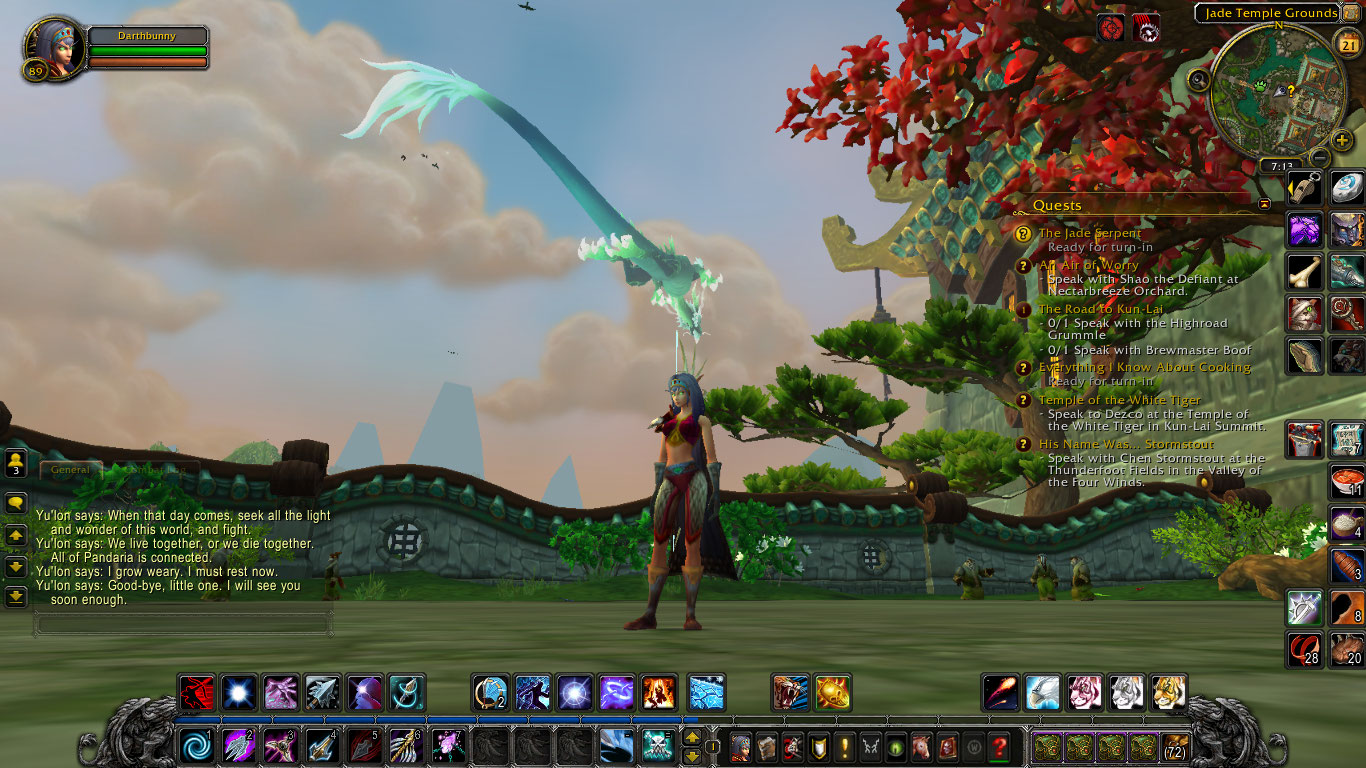Zoom in the minimap with plus button
1366x768 pixels.
[1342, 140]
